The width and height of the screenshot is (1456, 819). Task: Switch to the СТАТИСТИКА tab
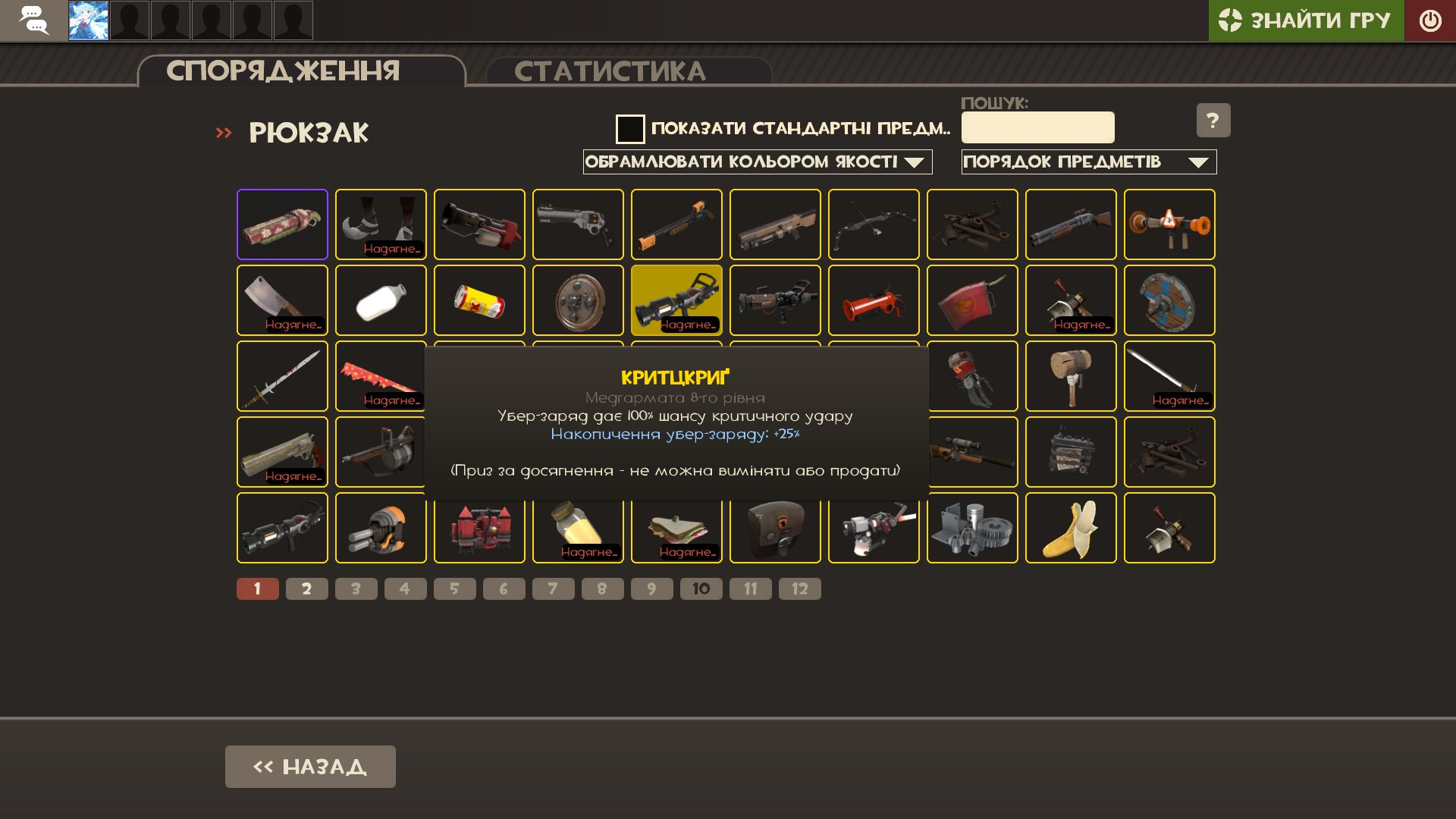pyautogui.click(x=612, y=71)
